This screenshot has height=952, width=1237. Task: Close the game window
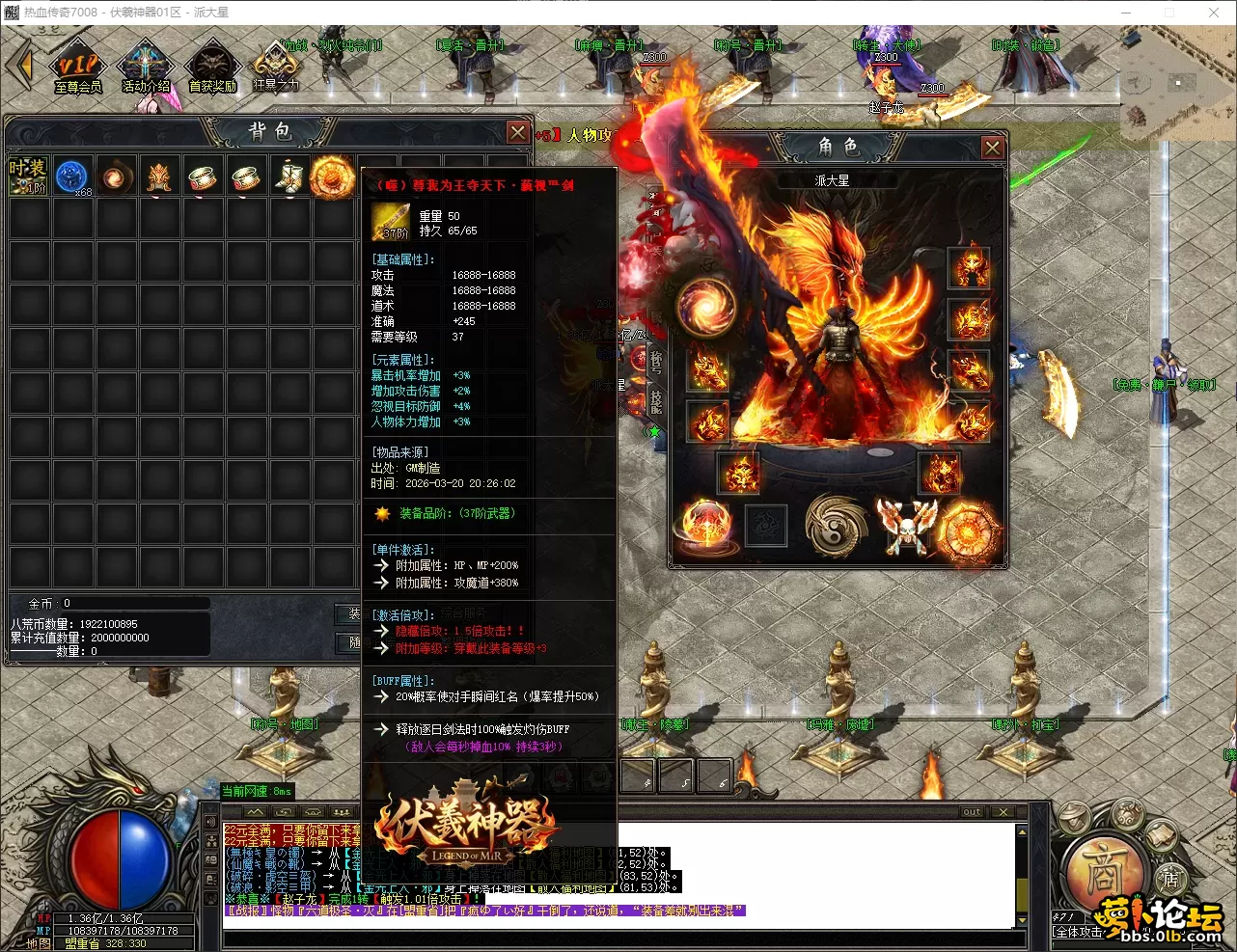[1214, 13]
